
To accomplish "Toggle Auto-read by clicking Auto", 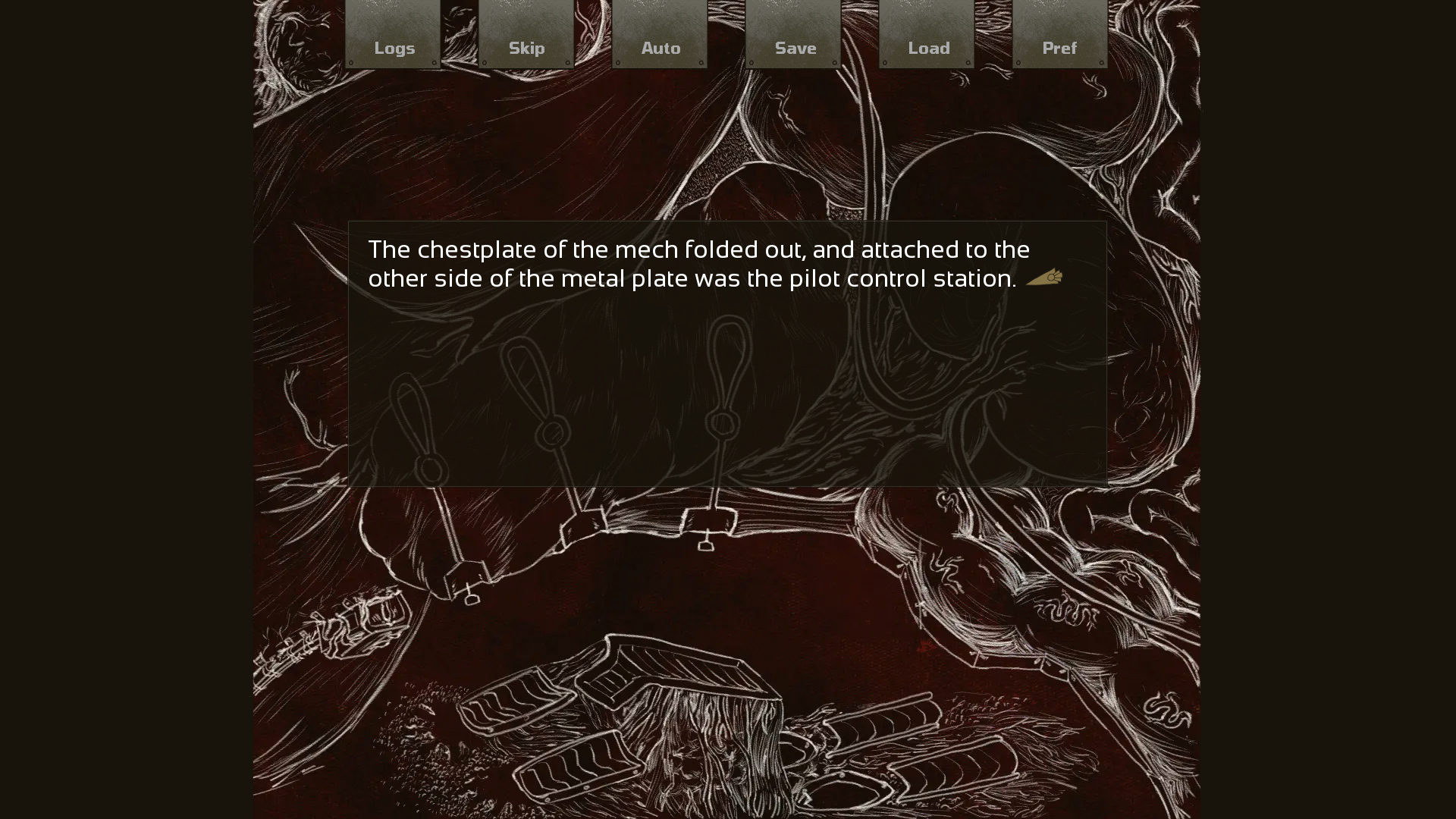I will click(661, 48).
